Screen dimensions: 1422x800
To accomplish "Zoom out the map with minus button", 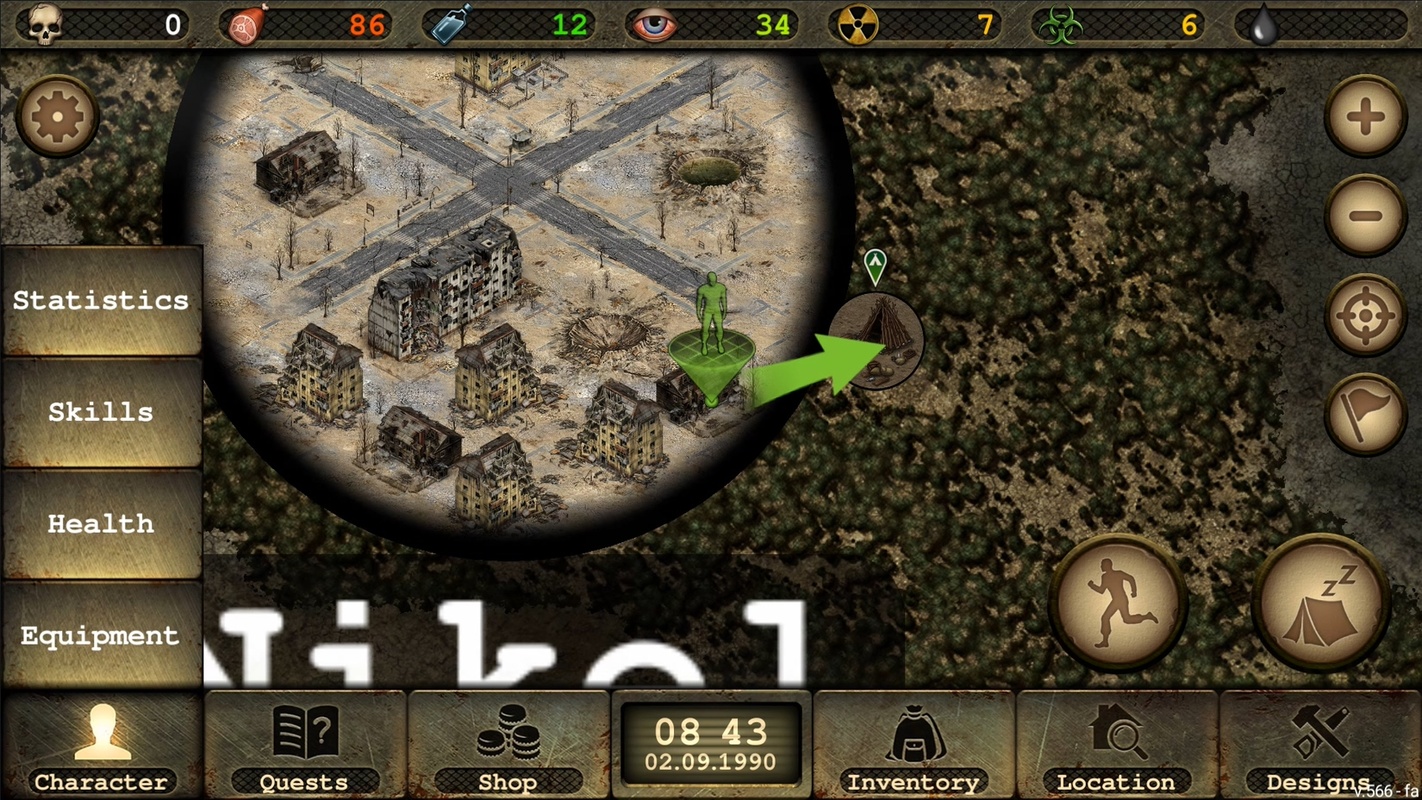I will click(1365, 215).
